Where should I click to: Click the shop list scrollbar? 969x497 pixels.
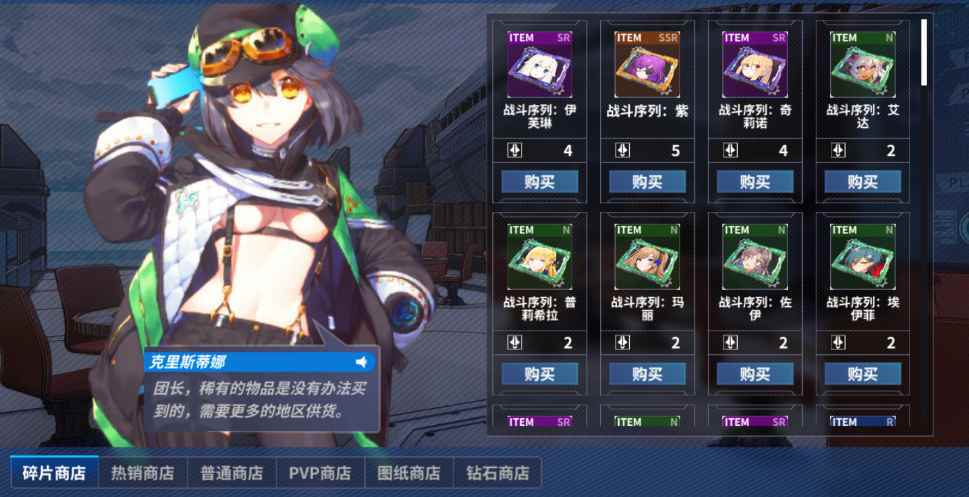(x=924, y=51)
